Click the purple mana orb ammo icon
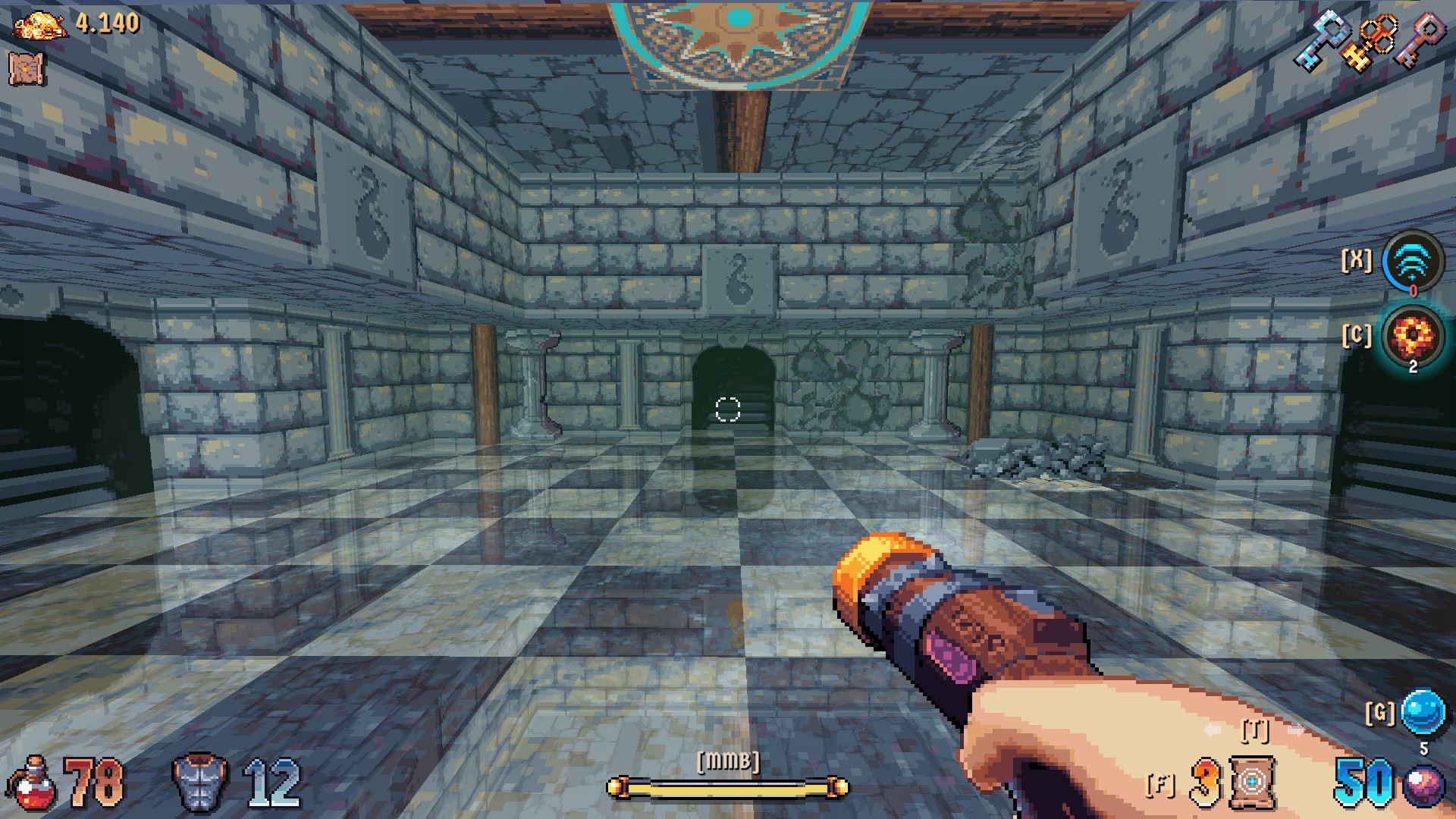The image size is (1456, 819). coord(1423,785)
